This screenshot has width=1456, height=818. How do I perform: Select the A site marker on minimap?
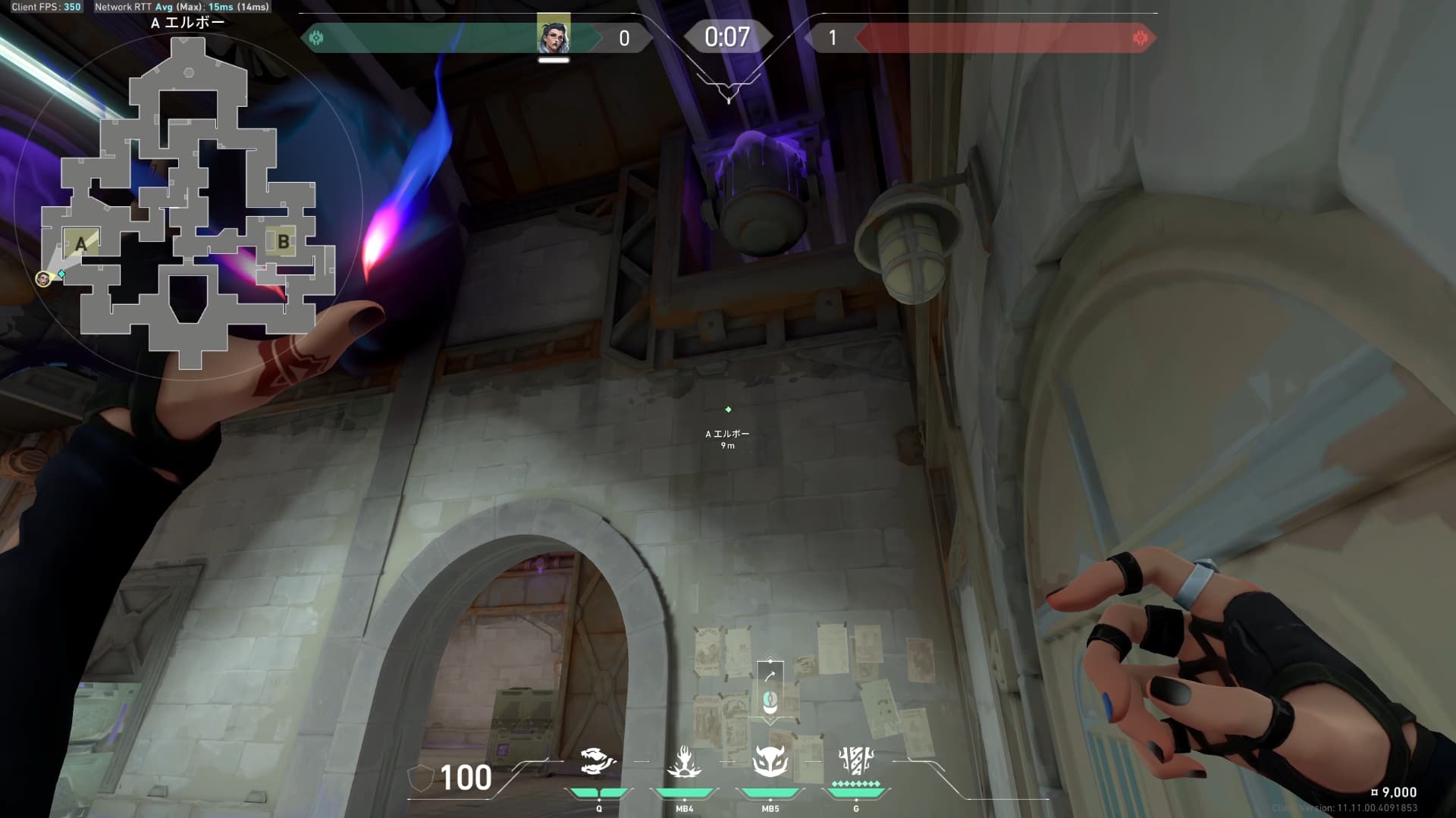[81, 244]
